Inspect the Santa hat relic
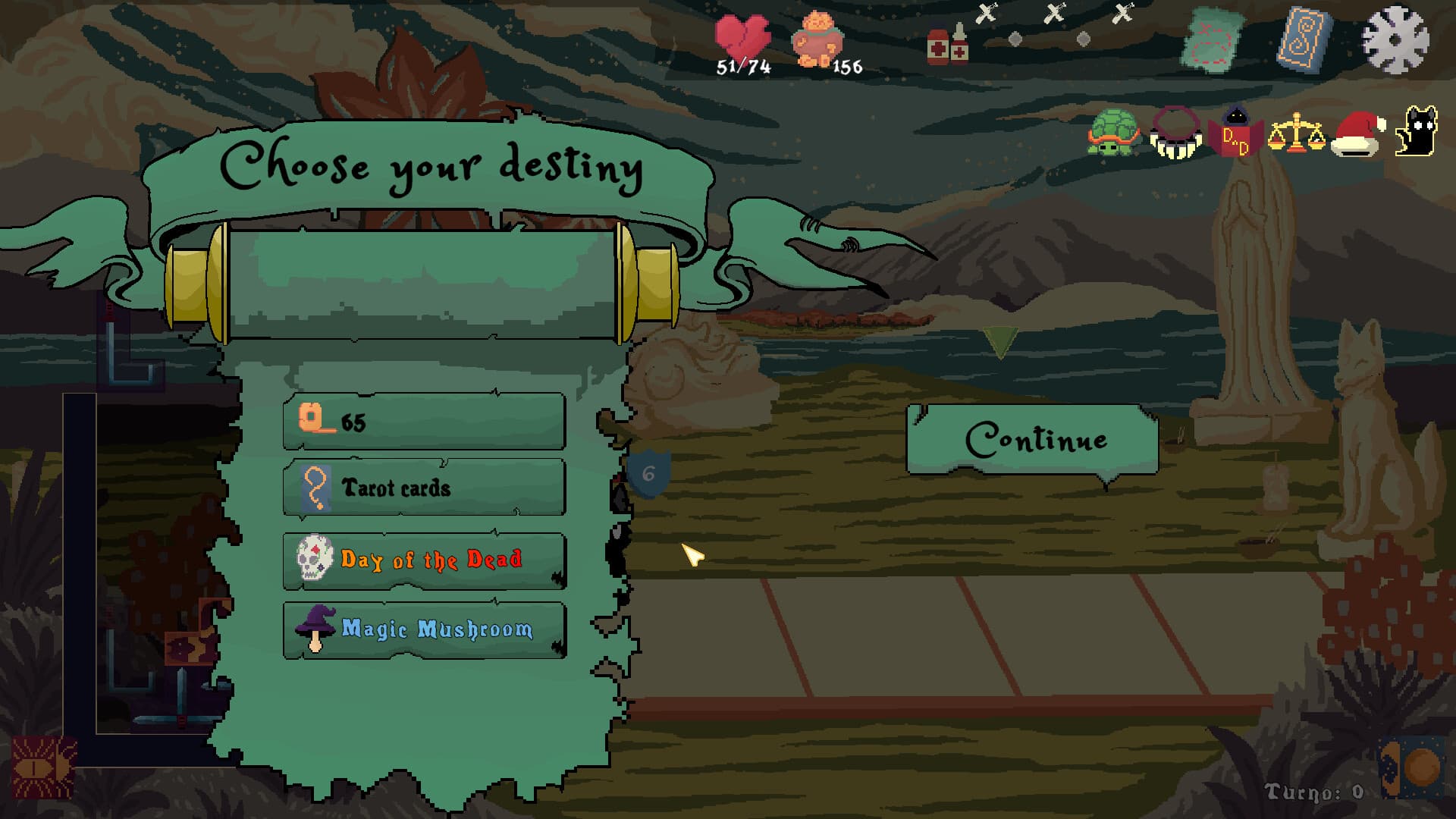The image size is (1456, 819). [x=1357, y=134]
